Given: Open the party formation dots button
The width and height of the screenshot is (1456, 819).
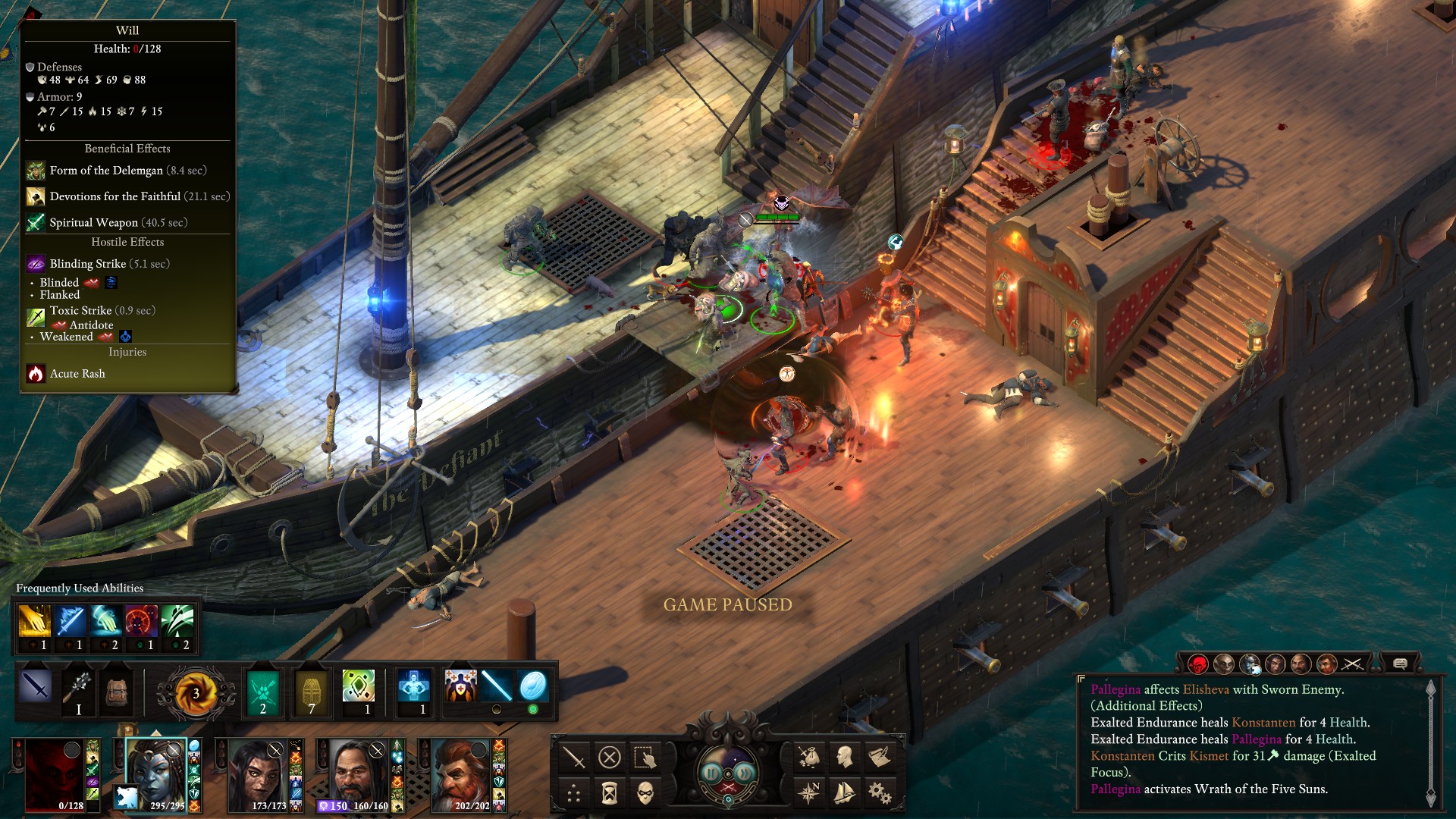Looking at the screenshot, I should 574,793.
